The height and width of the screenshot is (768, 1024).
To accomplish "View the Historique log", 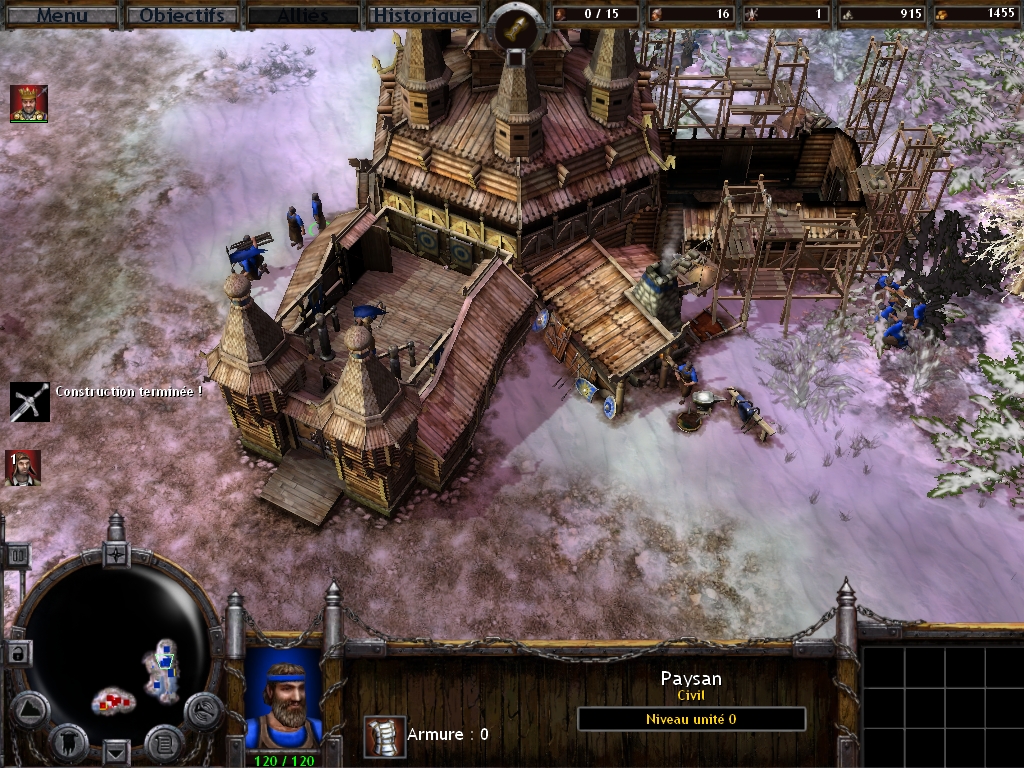I will (x=421, y=15).
